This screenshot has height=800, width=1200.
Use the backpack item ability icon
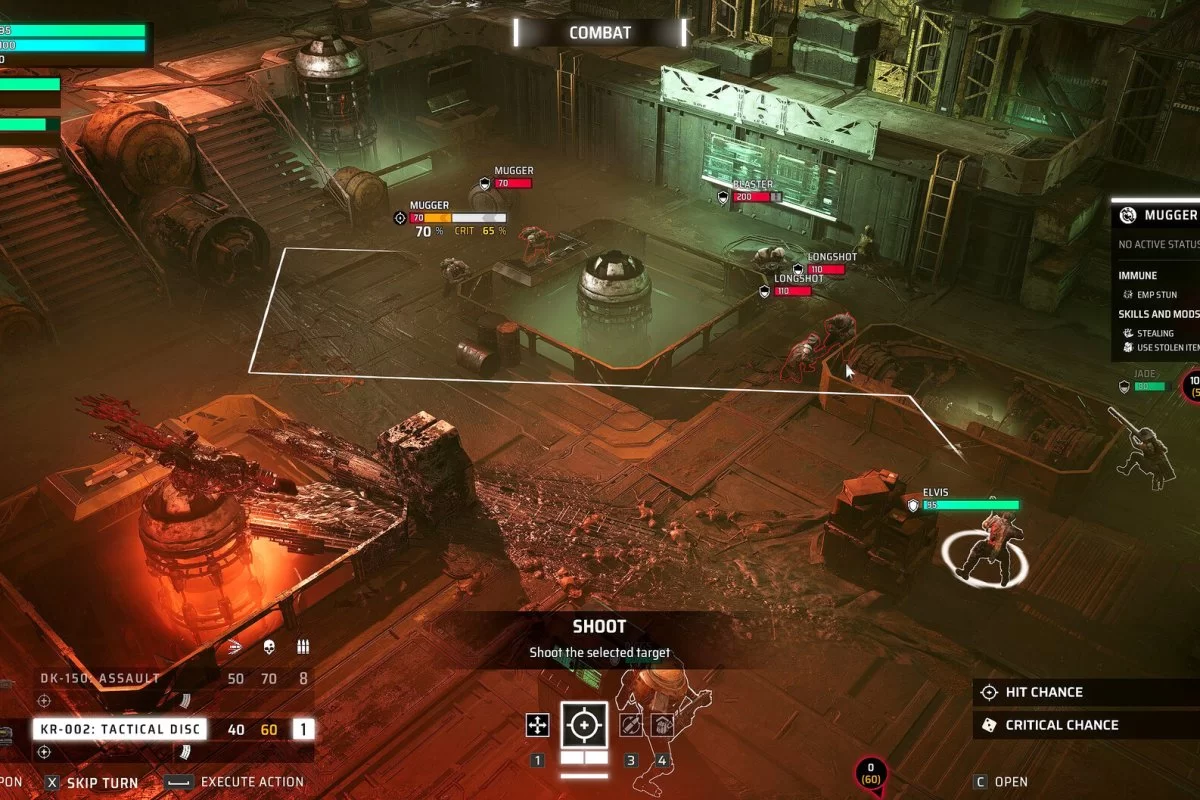point(661,725)
